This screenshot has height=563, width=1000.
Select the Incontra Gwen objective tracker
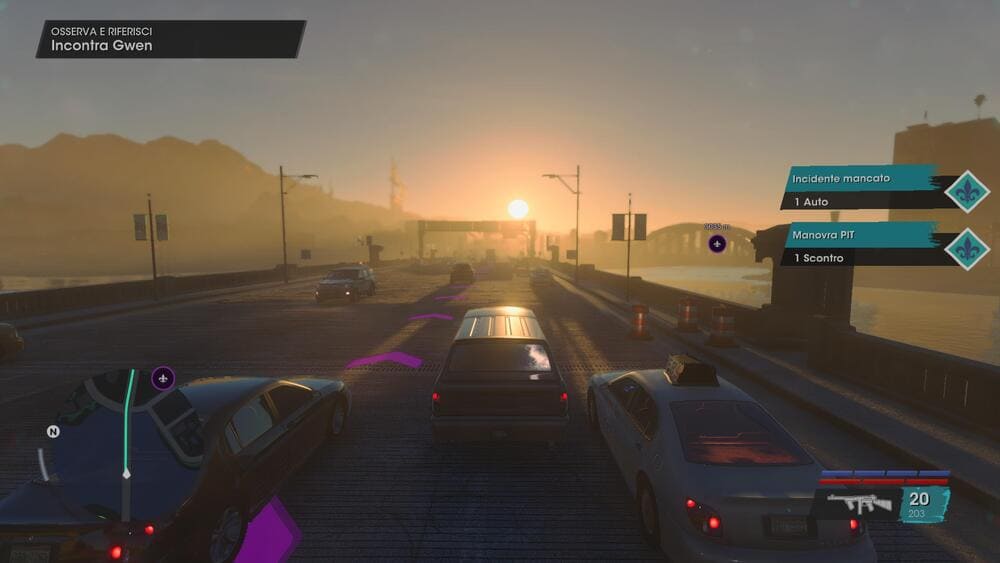(x=170, y=39)
